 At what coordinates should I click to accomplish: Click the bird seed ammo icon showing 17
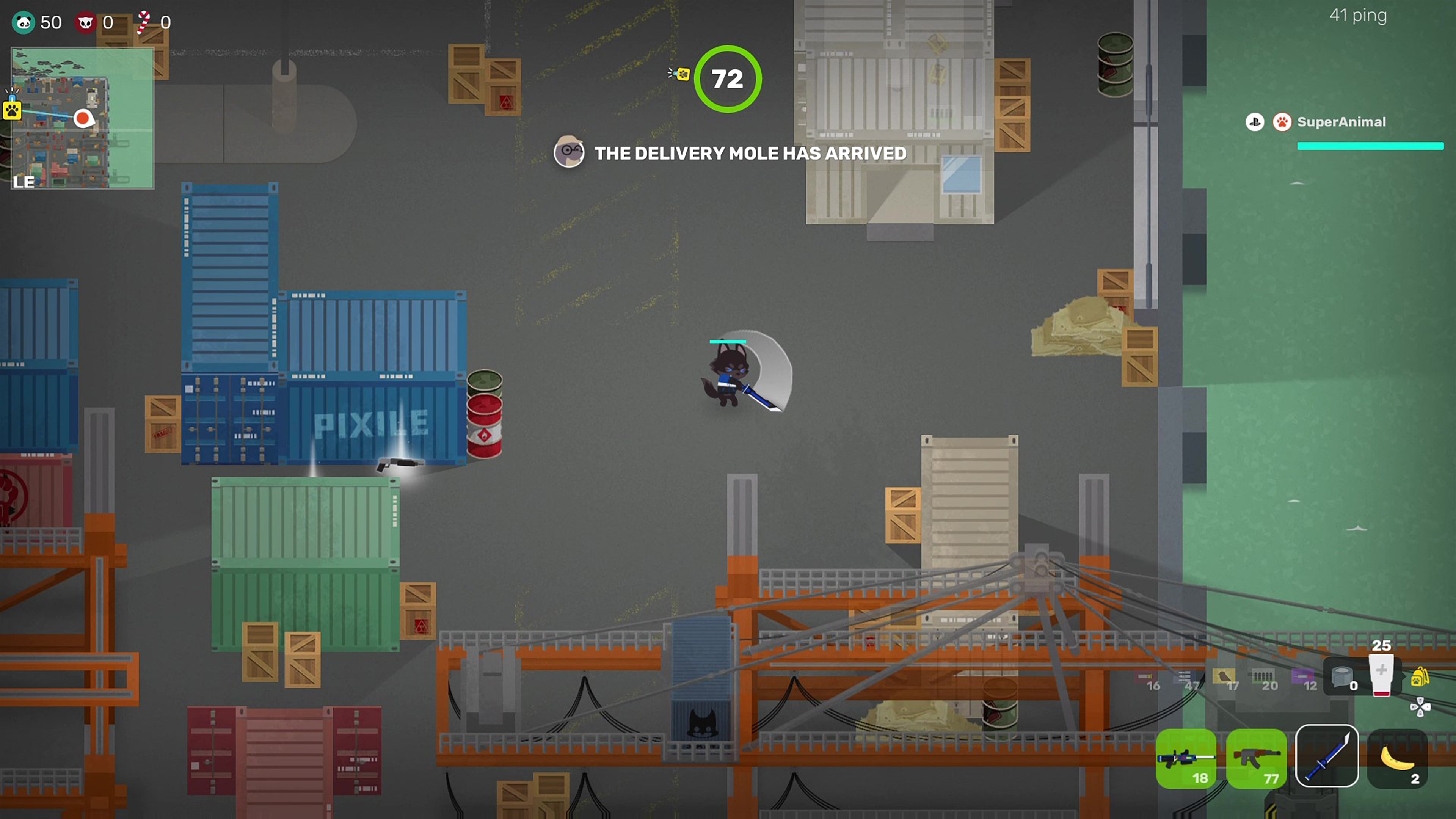coord(1225,676)
